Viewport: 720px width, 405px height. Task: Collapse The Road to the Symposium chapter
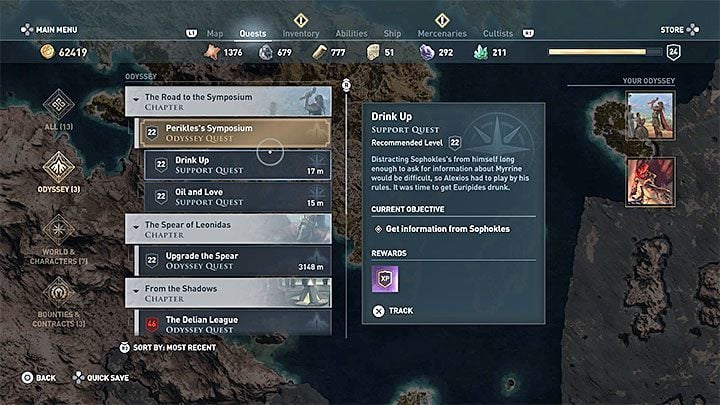229,101
